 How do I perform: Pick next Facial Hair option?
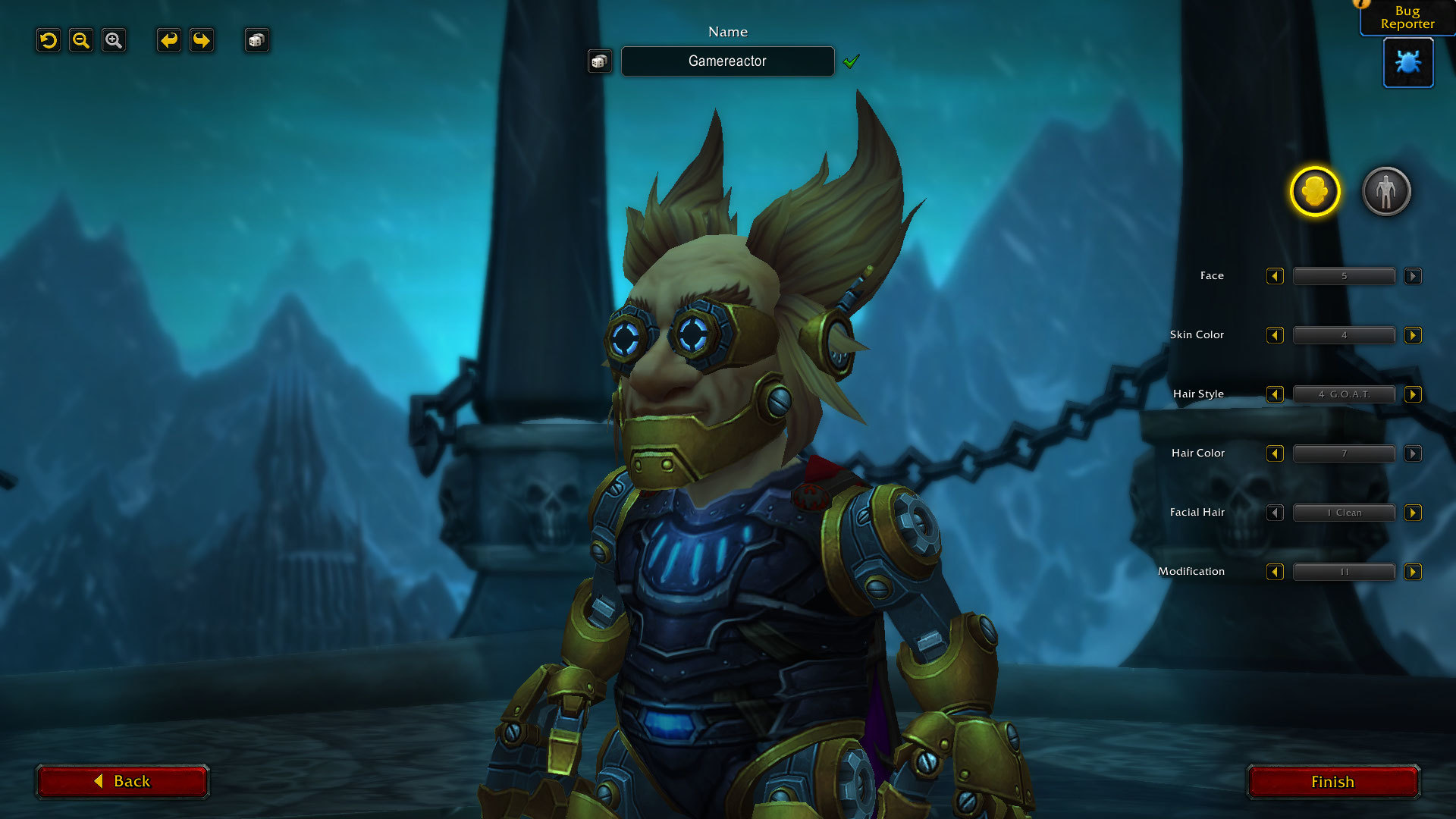tap(1413, 513)
